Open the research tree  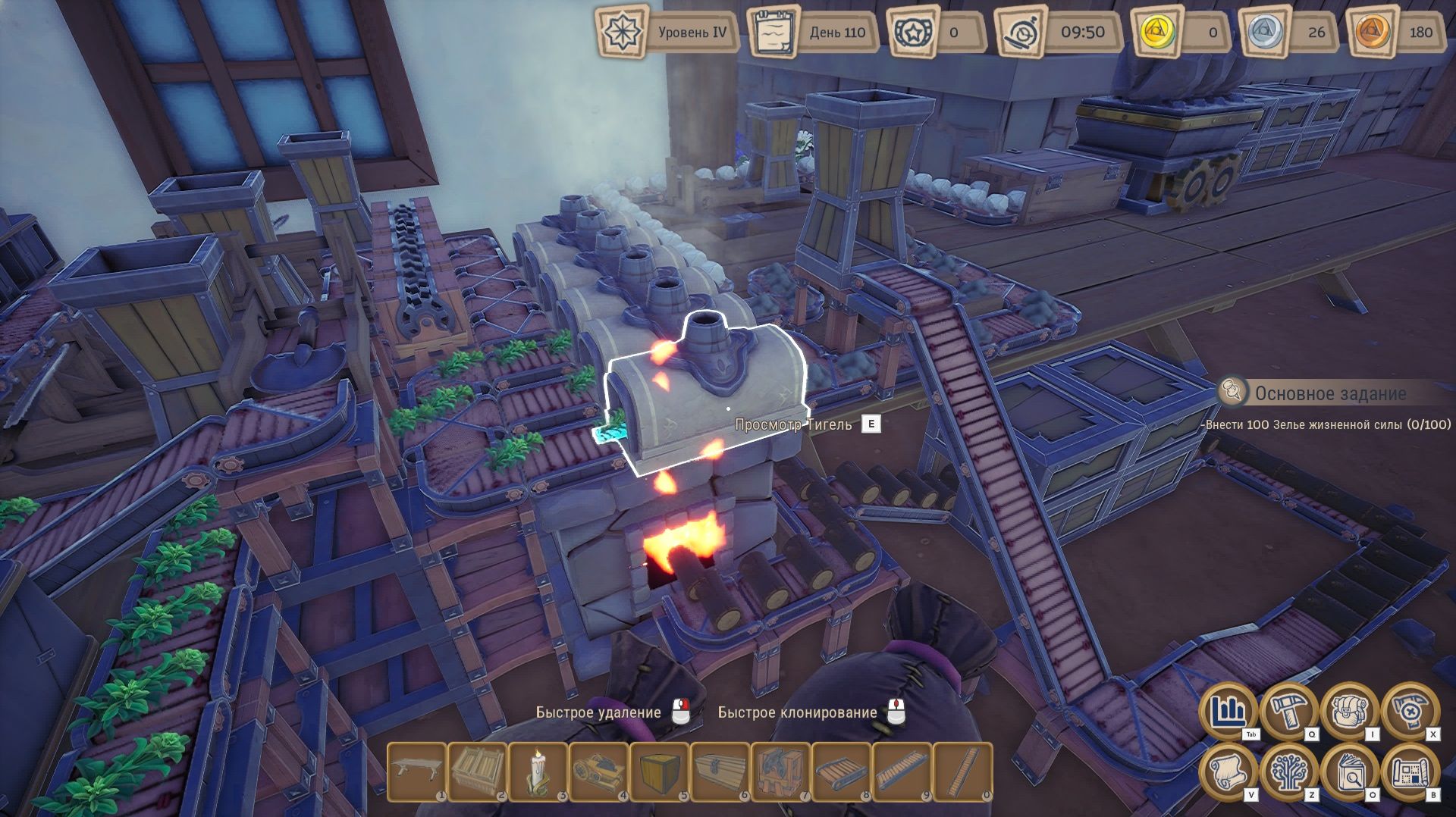tap(1288, 772)
